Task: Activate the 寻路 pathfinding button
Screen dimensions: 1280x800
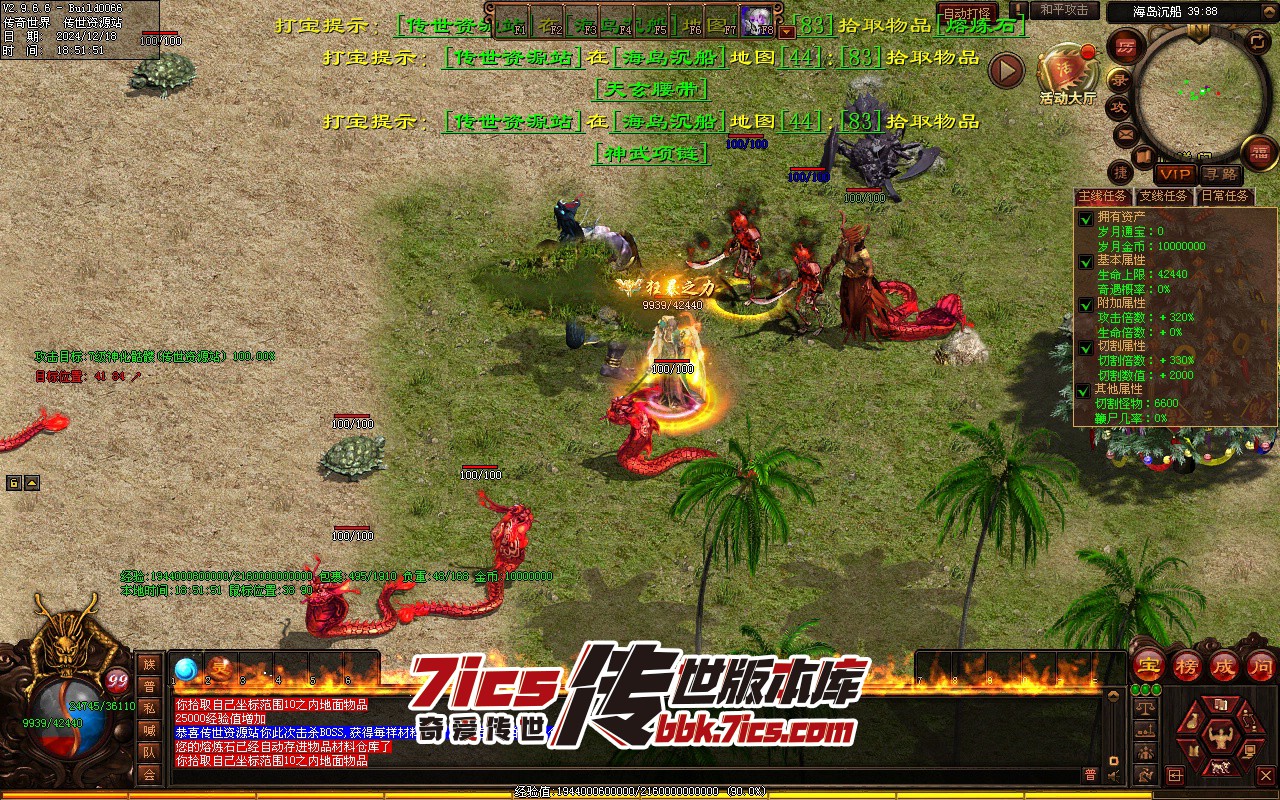Action: click(x=1219, y=173)
